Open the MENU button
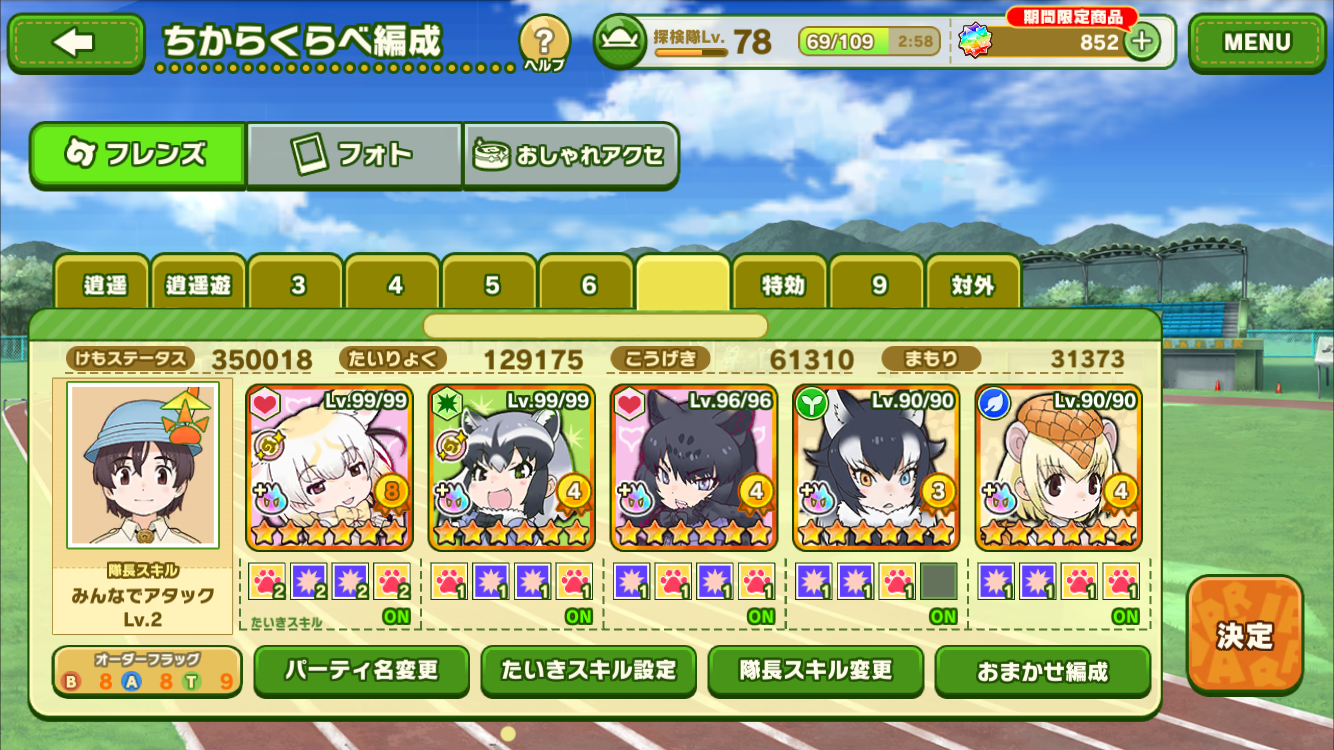This screenshot has height=750, width=1334. point(1256,43)
